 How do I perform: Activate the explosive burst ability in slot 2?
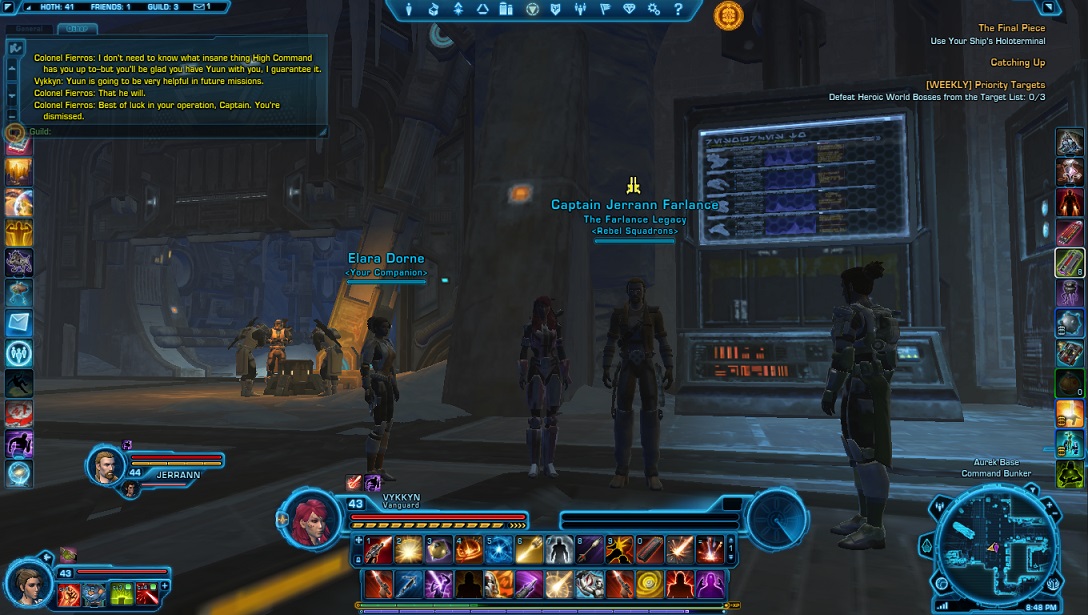click(x=408, y=548)
